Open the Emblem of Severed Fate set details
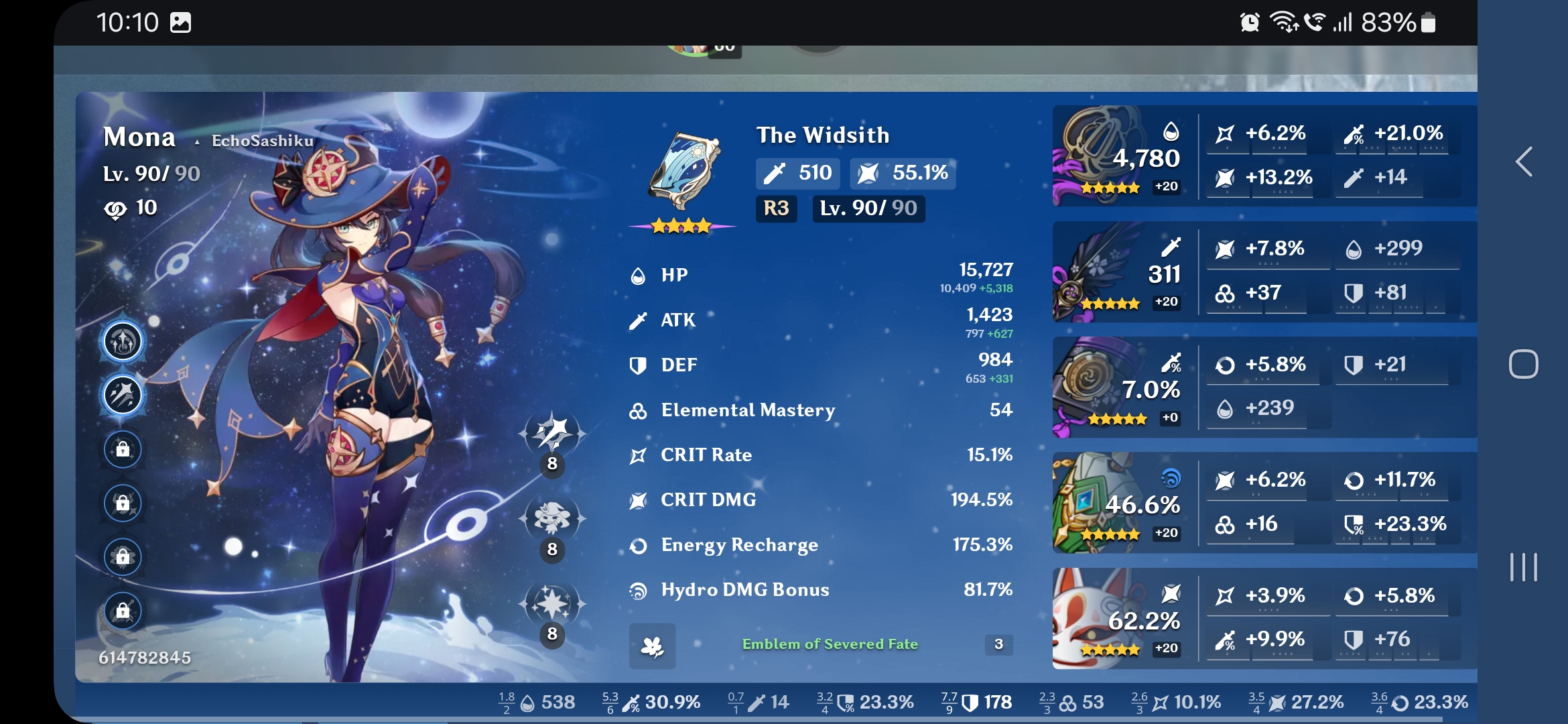 tap(831, 645)
